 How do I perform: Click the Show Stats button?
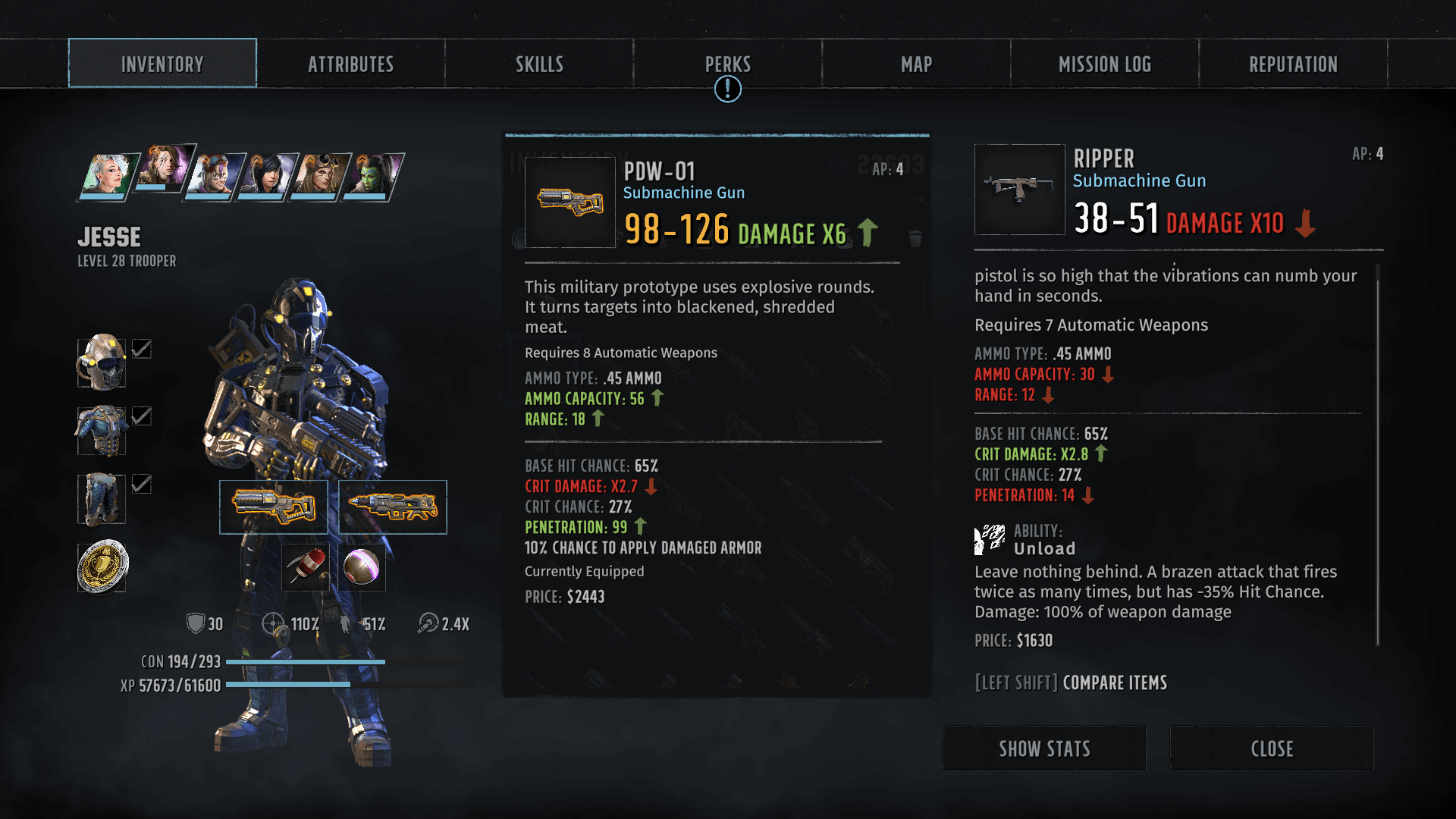pos(1044,748)
